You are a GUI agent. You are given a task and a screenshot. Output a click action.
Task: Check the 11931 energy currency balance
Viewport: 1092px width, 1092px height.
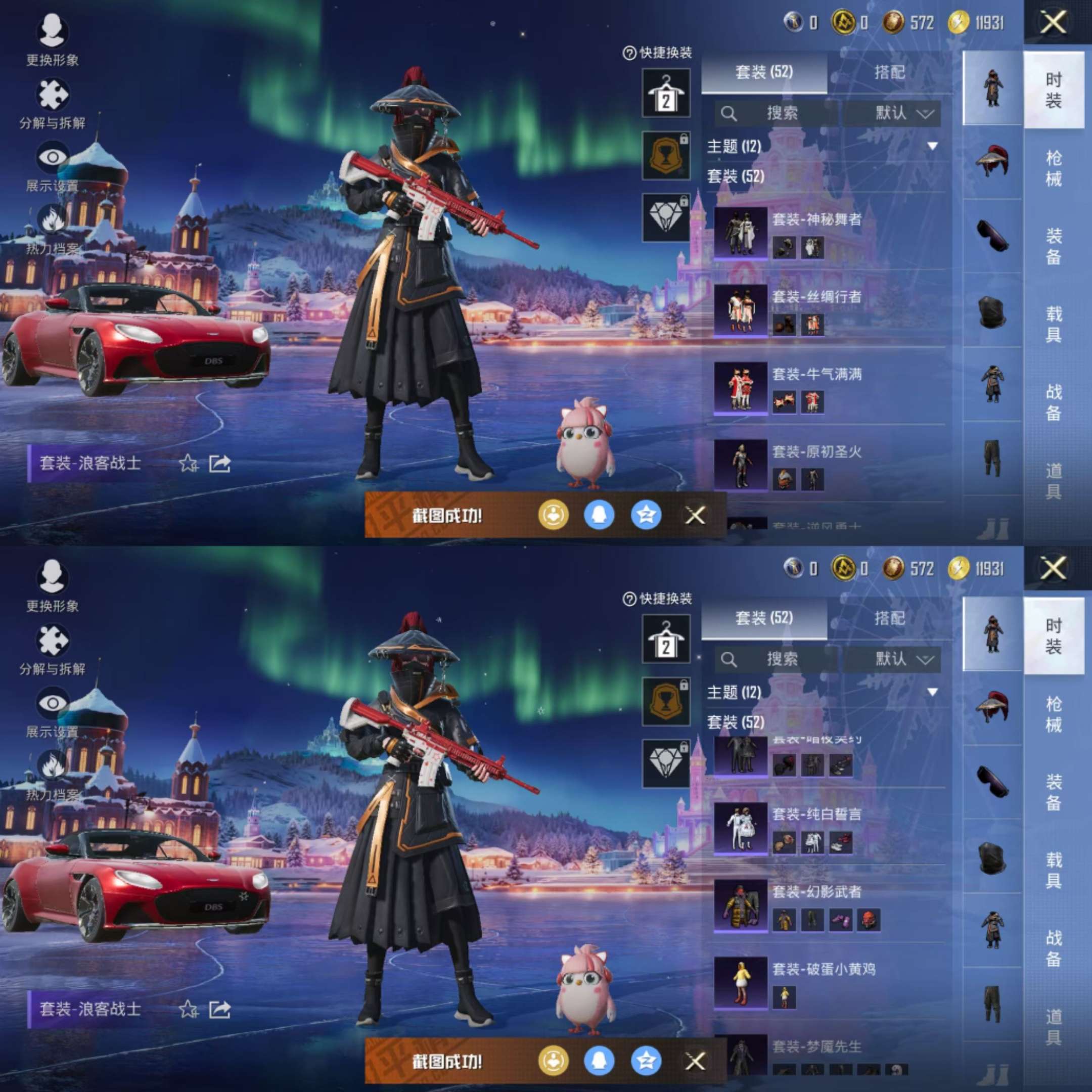(x=981, y=23)
